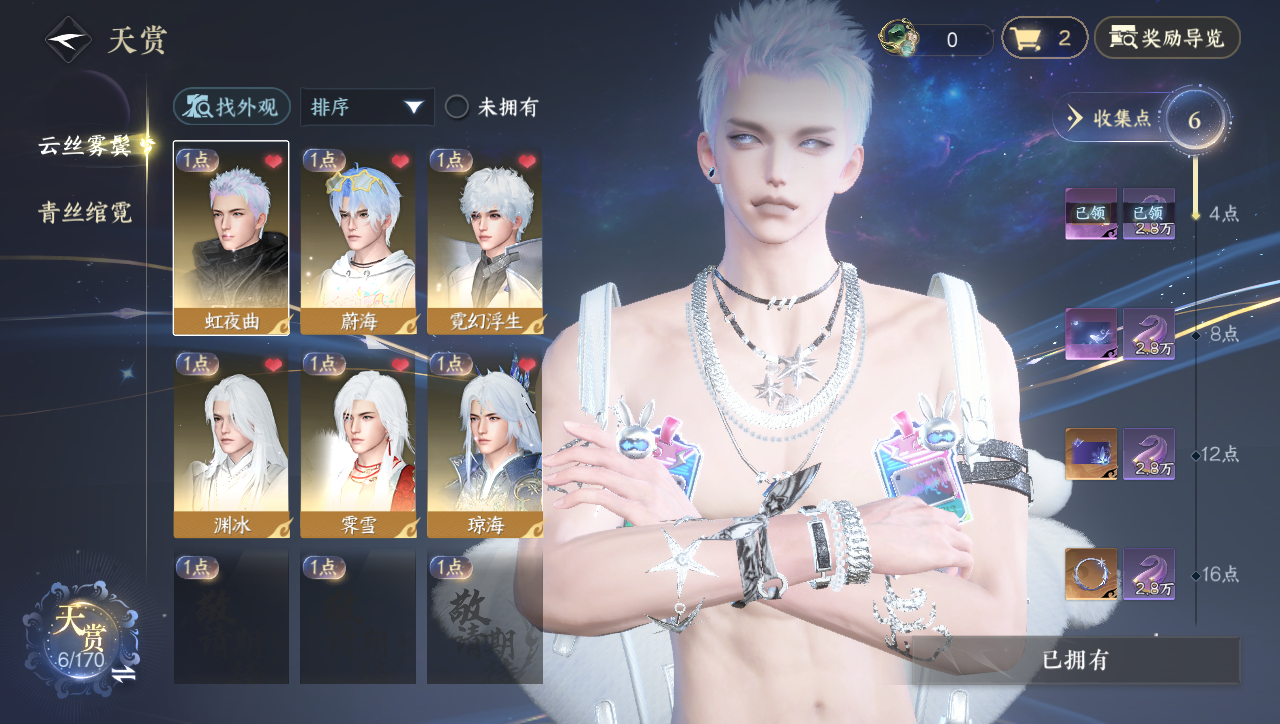The image size is (1280, 724).
Task: Click the 收集点 collection points badge
Action: tap(1110, 118)
